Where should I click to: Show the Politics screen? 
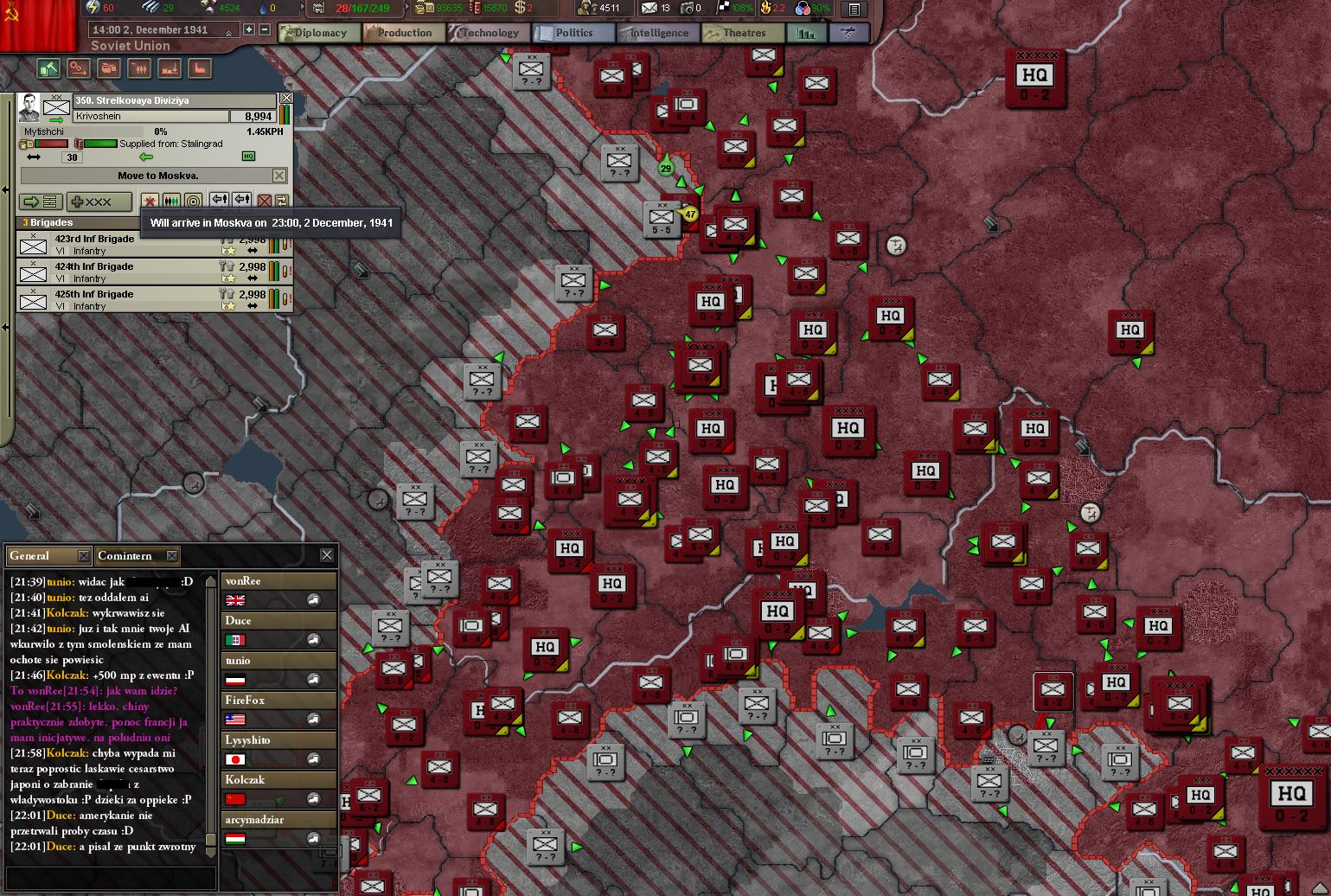573,33
